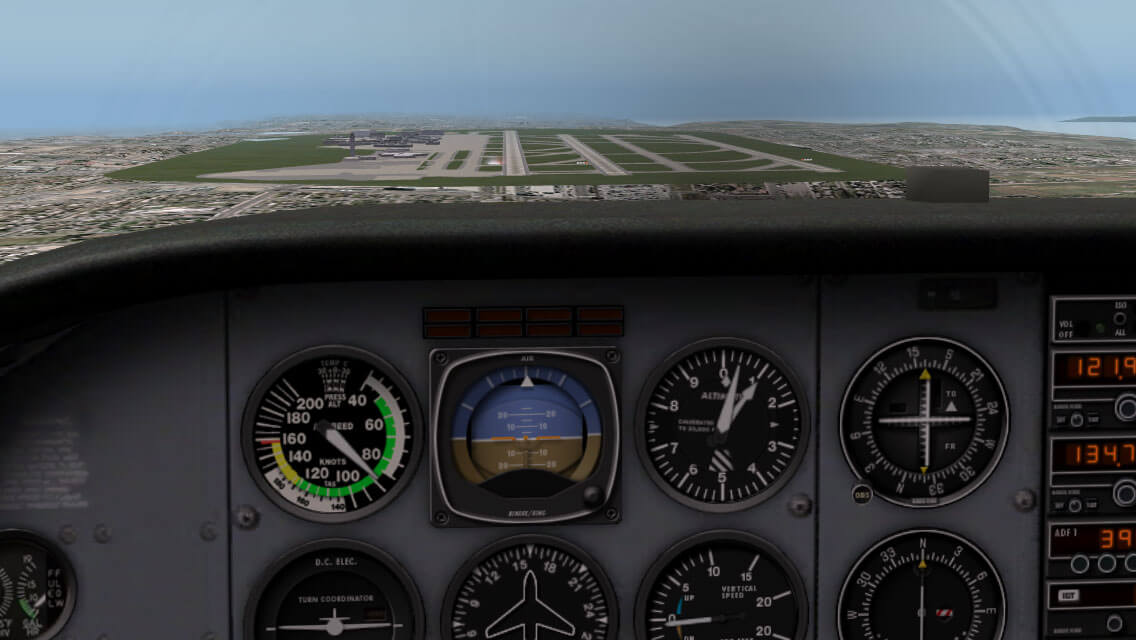
Task: Click the tuning knob beside the 121.9 display
Action: pyautogui.click(x=1126, y=407)
